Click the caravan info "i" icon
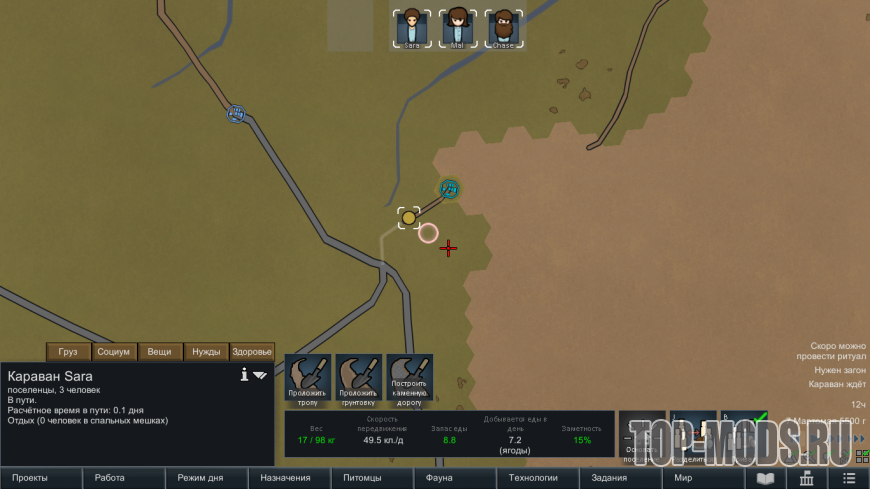Viewport: 870px width, 489px height. tap(244, 375)
